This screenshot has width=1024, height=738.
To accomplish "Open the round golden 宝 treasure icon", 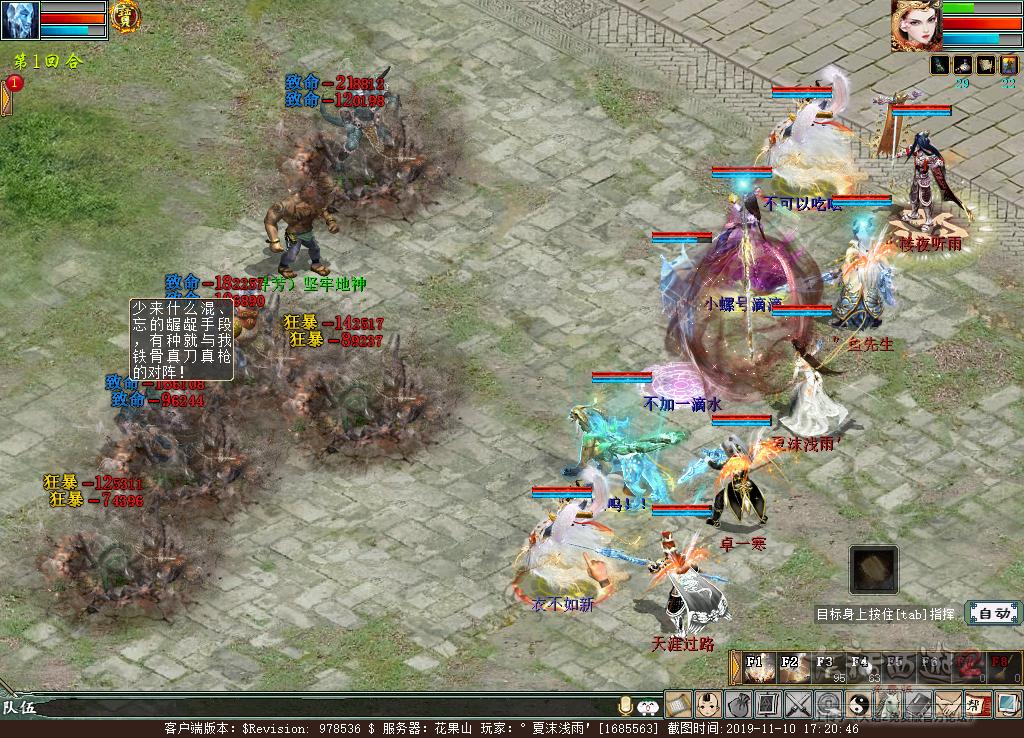I will tap(125, 15).
